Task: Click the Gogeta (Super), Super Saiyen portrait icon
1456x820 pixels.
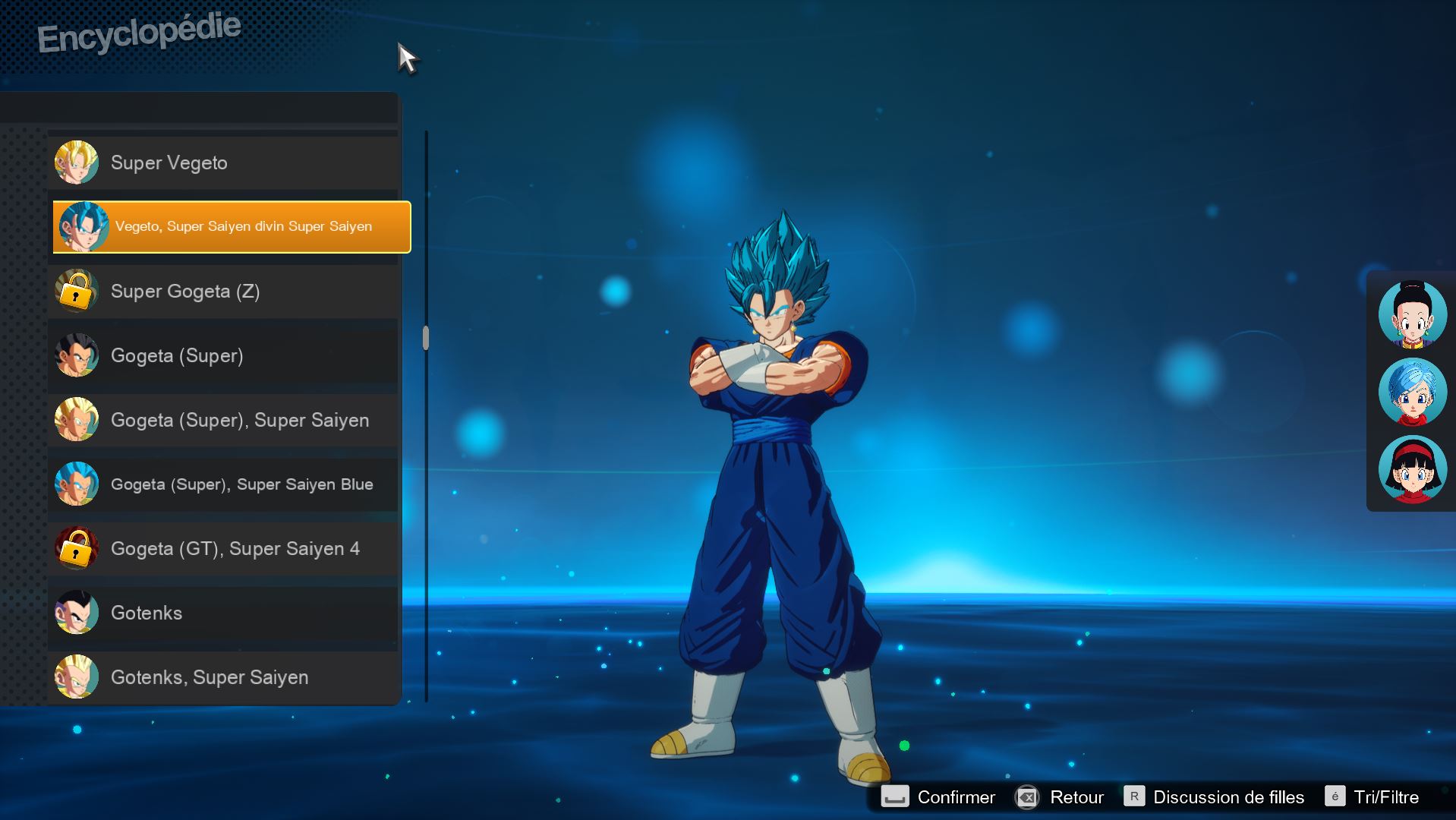Action: (x=76, y=420)
